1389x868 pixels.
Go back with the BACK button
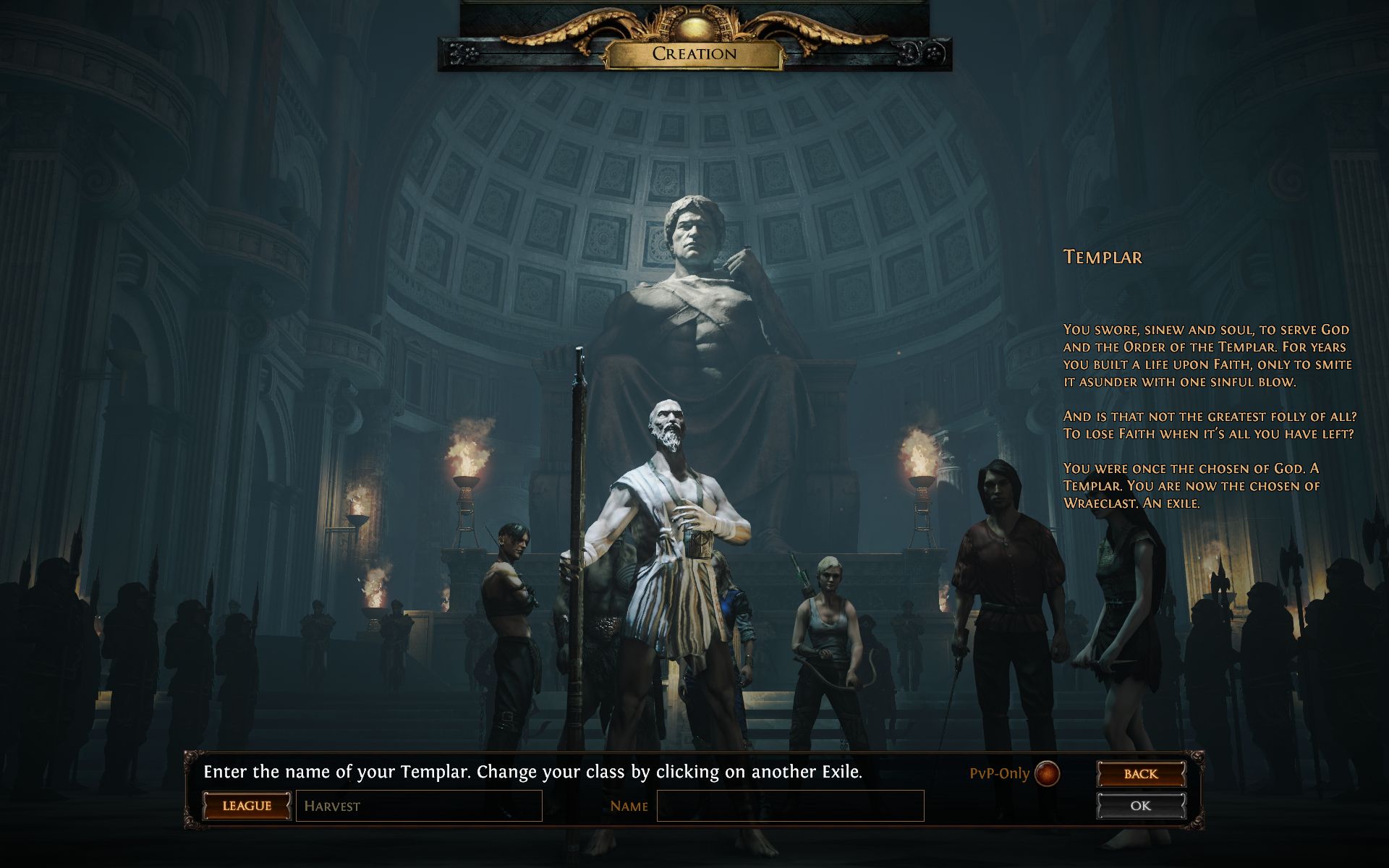[1140, 773]
